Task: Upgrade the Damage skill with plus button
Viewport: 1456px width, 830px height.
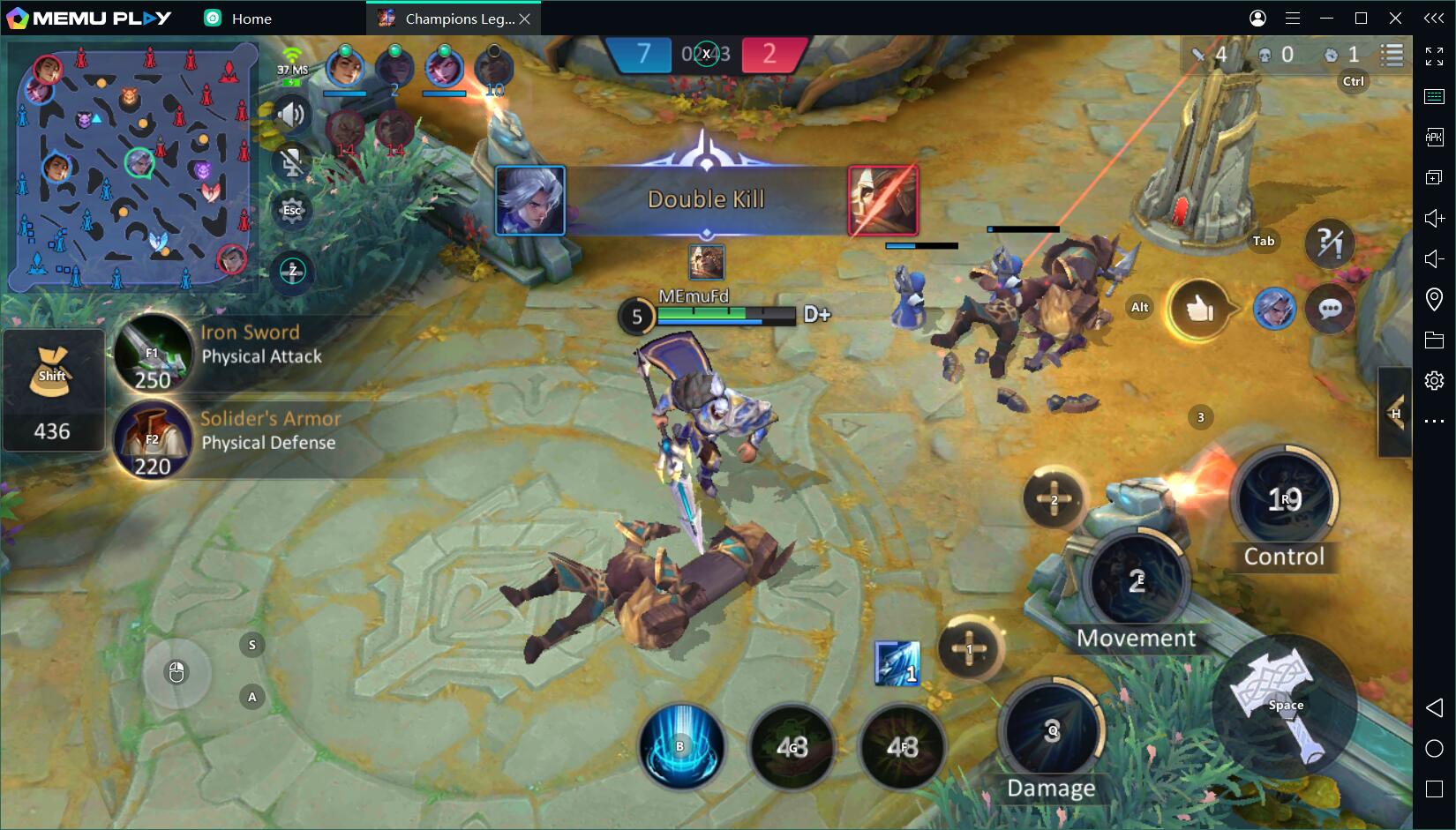Action: 969,649
